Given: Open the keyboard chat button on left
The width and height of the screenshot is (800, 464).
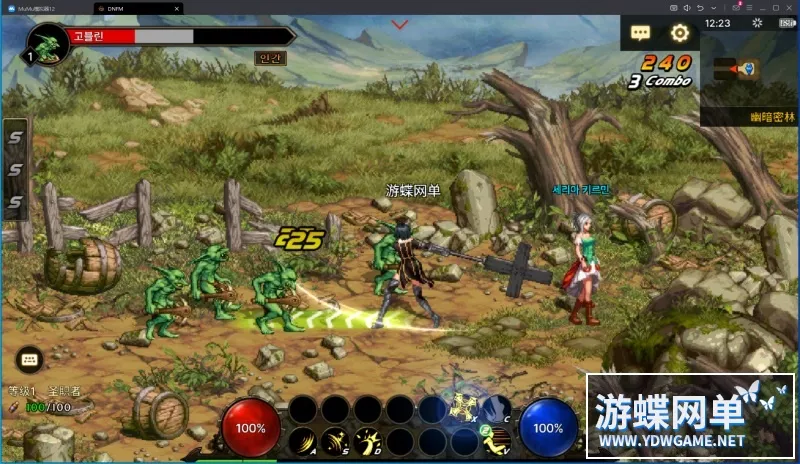Looking at the screenshot, I should [28, 359].
